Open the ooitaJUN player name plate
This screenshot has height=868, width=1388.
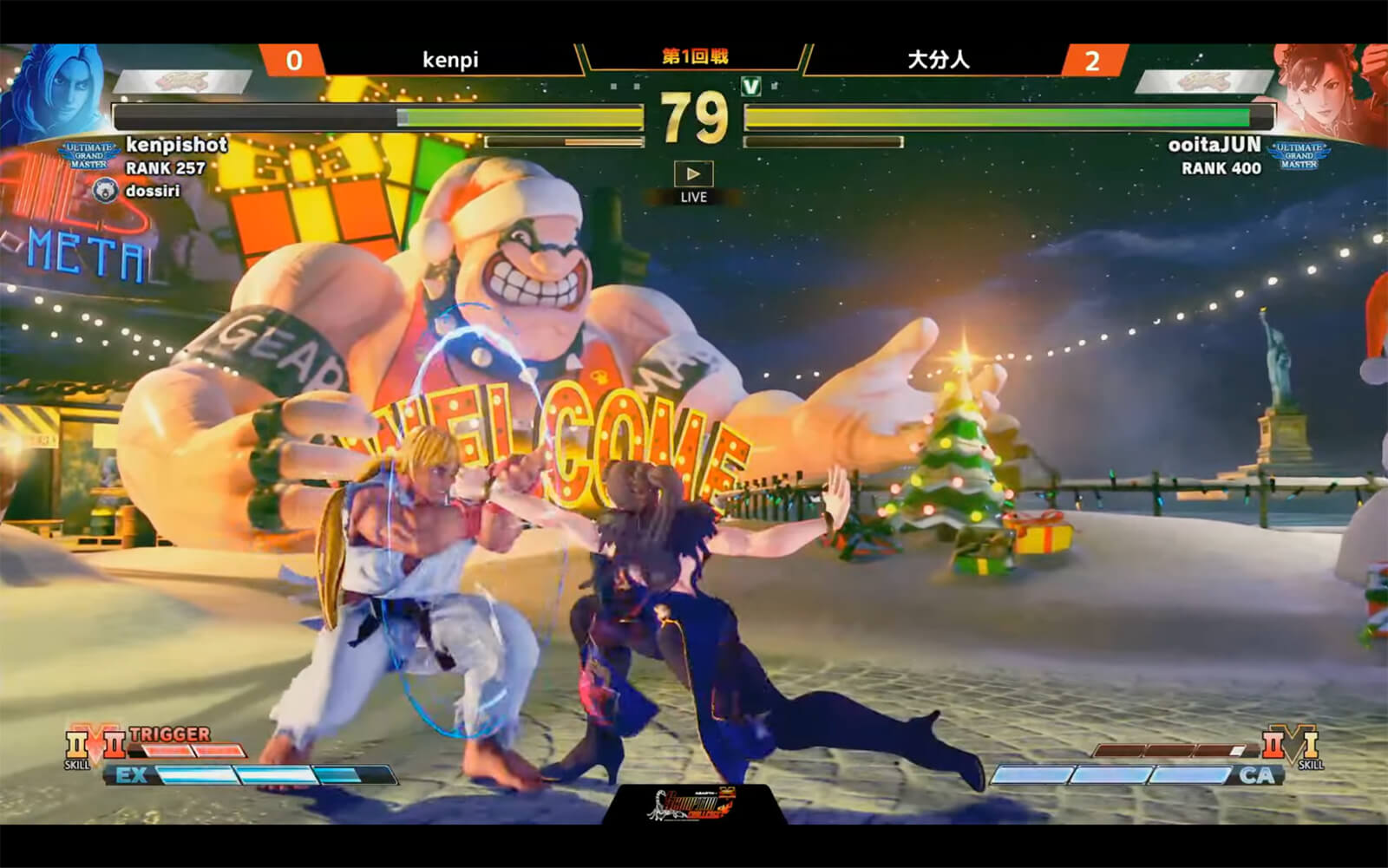(x=1214, y=145)
